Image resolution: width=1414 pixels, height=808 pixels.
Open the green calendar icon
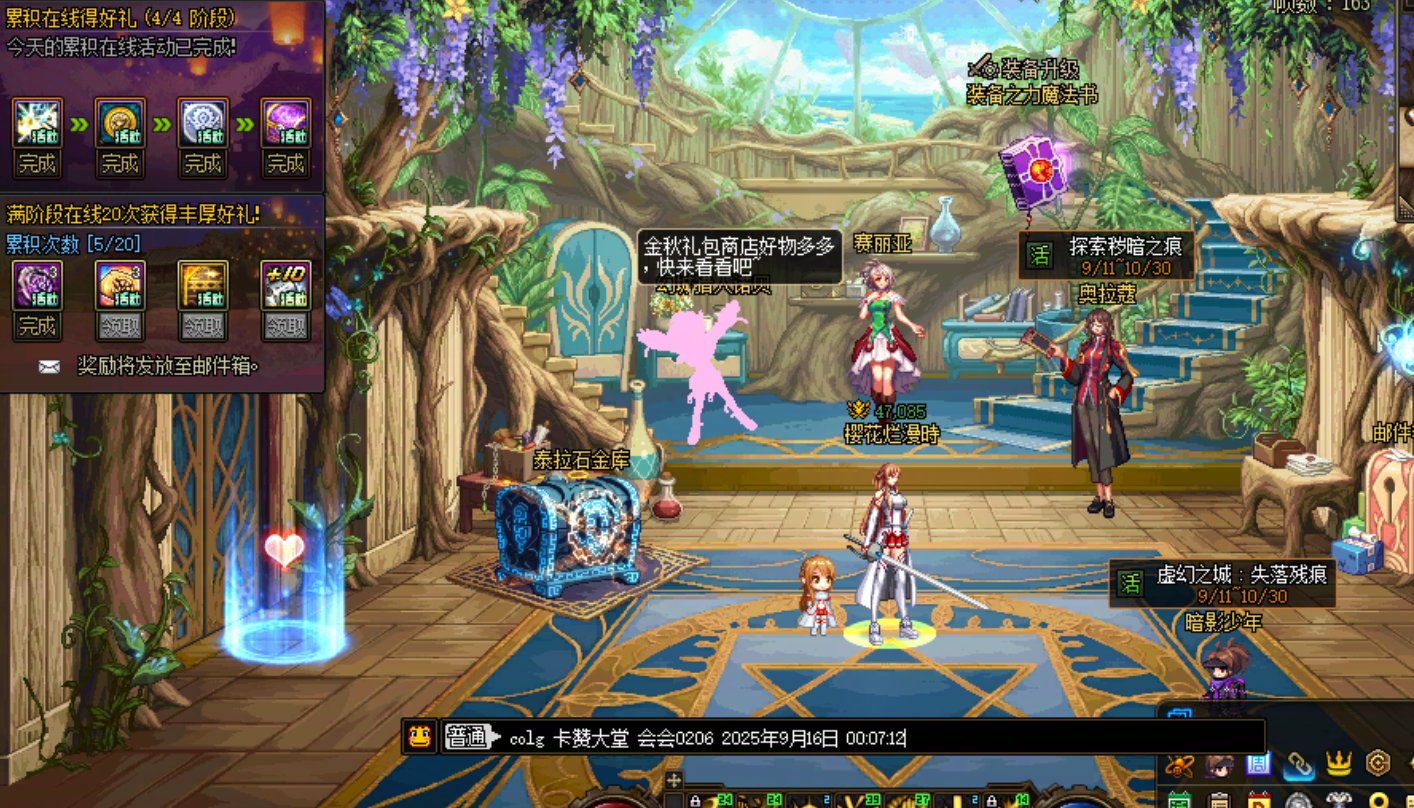click(x=1179, y=799)
